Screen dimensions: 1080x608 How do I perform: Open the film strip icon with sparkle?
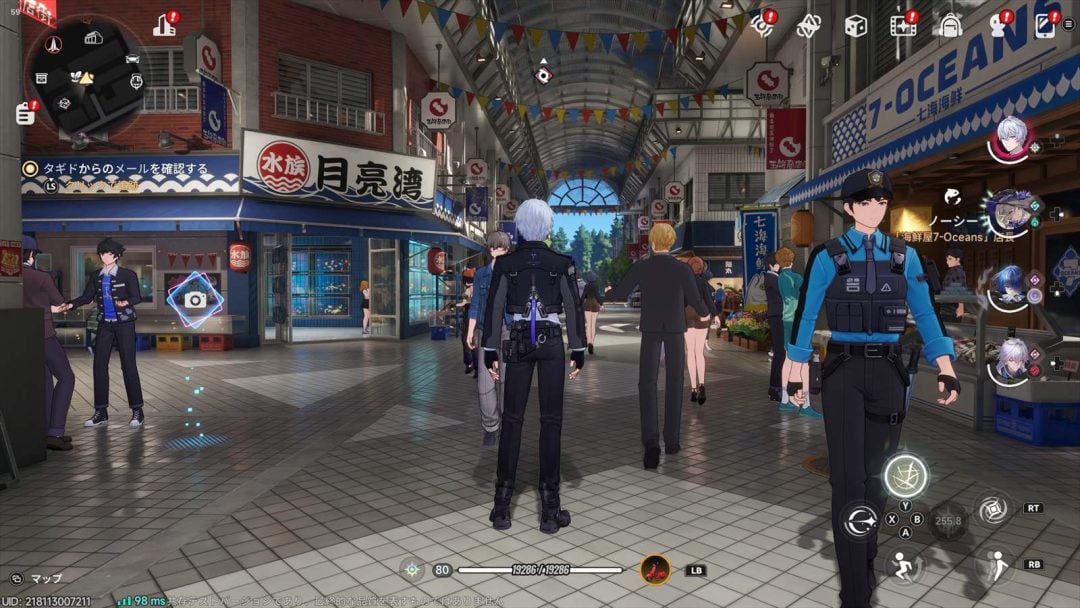903,26
